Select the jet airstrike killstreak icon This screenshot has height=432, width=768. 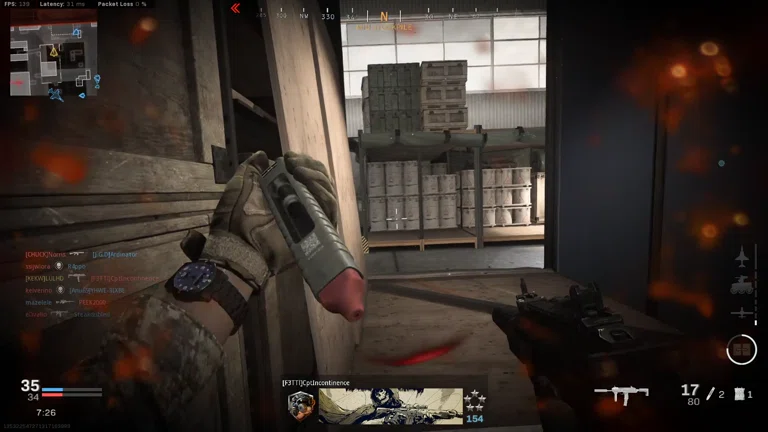tap(743, 256)
